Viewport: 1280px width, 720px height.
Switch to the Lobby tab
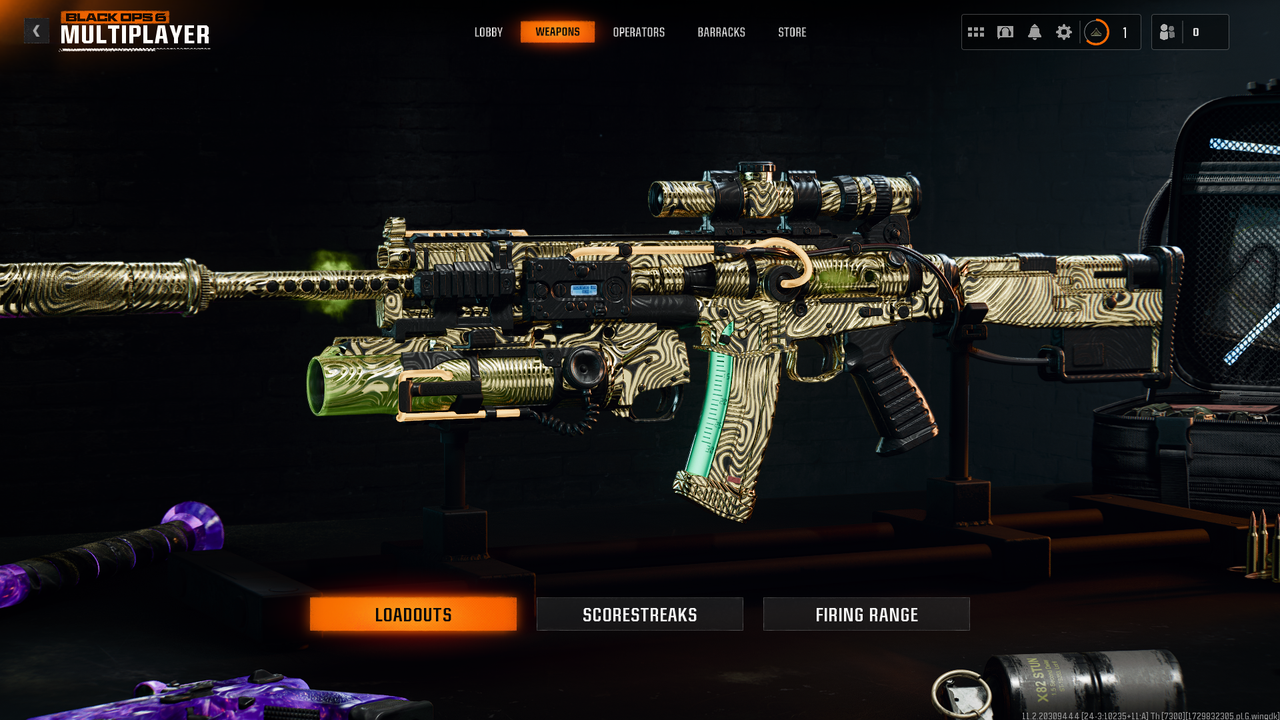(489, 32)
